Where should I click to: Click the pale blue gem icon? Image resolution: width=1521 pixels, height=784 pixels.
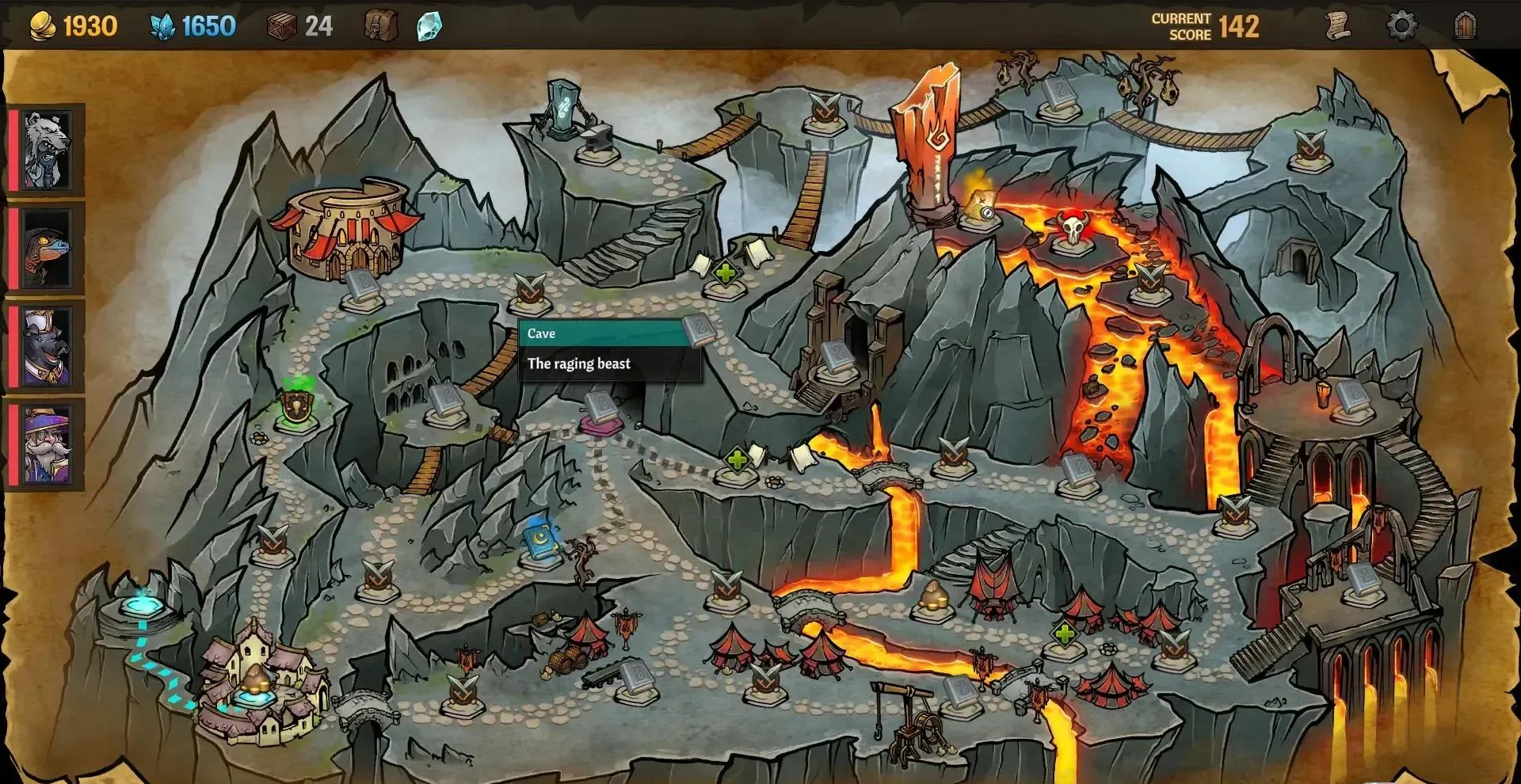(429, 26)
